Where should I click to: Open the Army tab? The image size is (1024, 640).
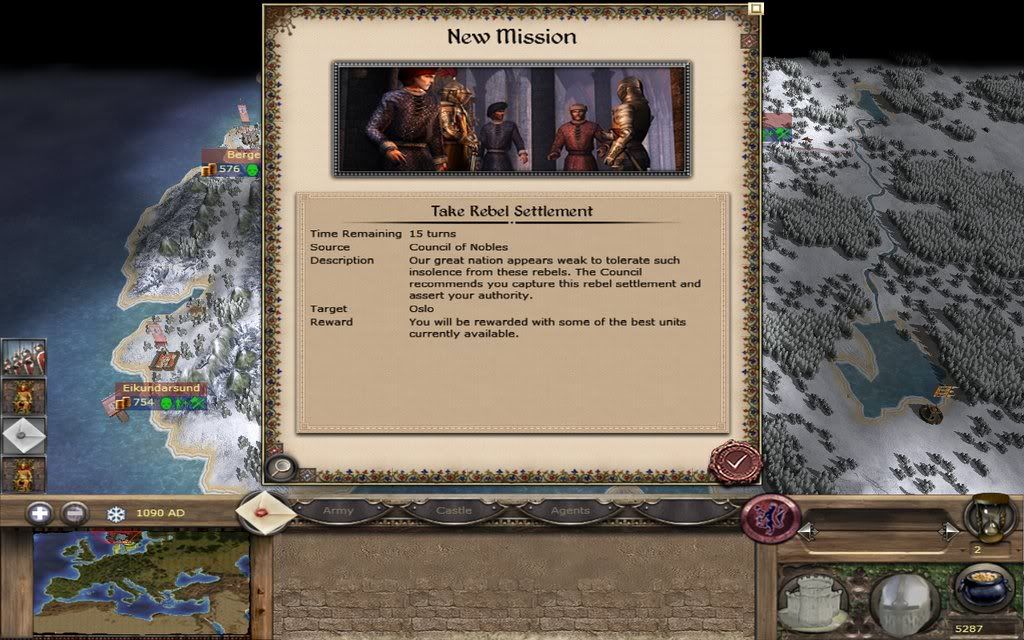pyautogui.click(x=338, y=511)
